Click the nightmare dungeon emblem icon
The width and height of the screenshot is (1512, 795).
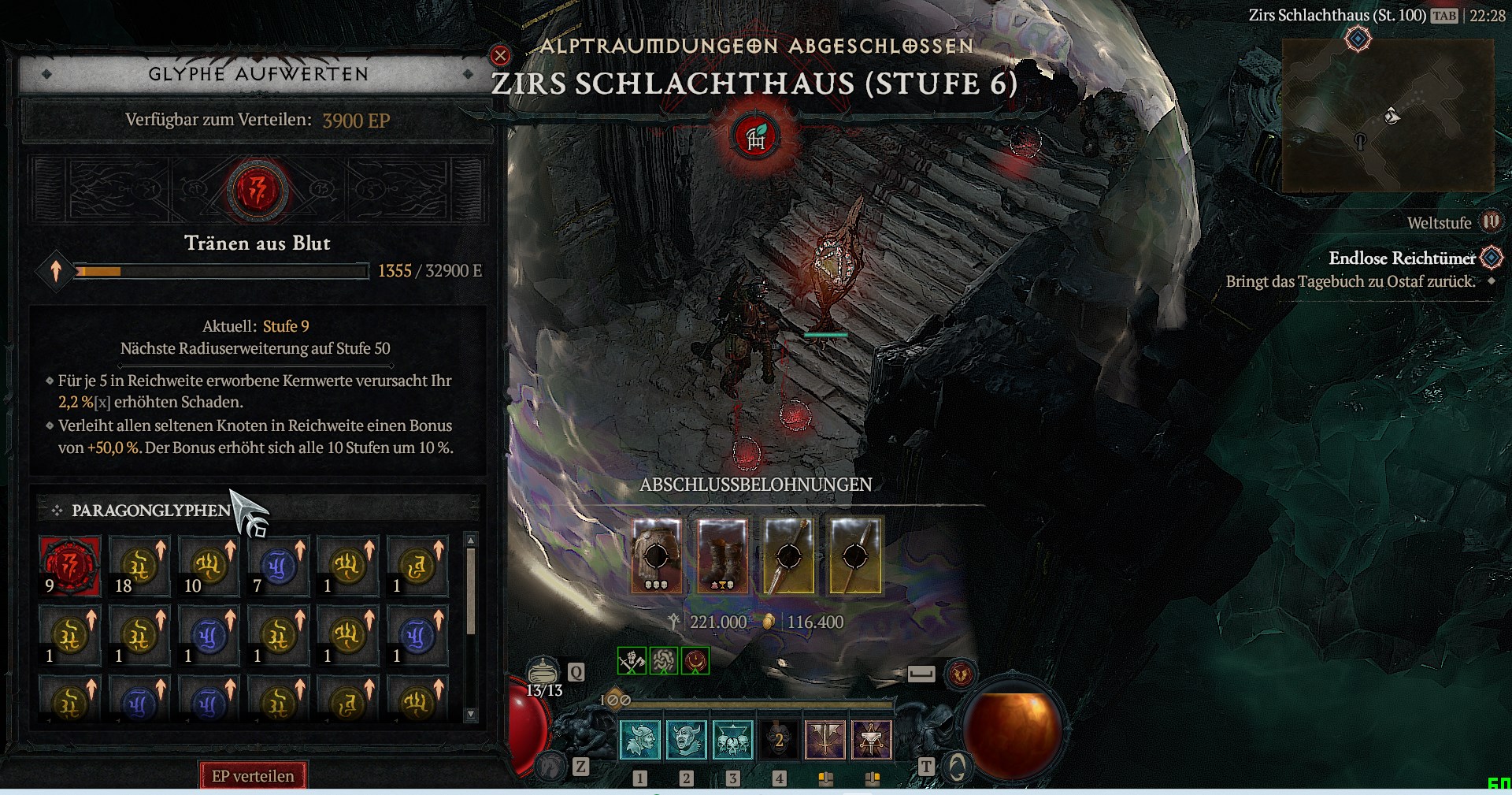(755, 137)
